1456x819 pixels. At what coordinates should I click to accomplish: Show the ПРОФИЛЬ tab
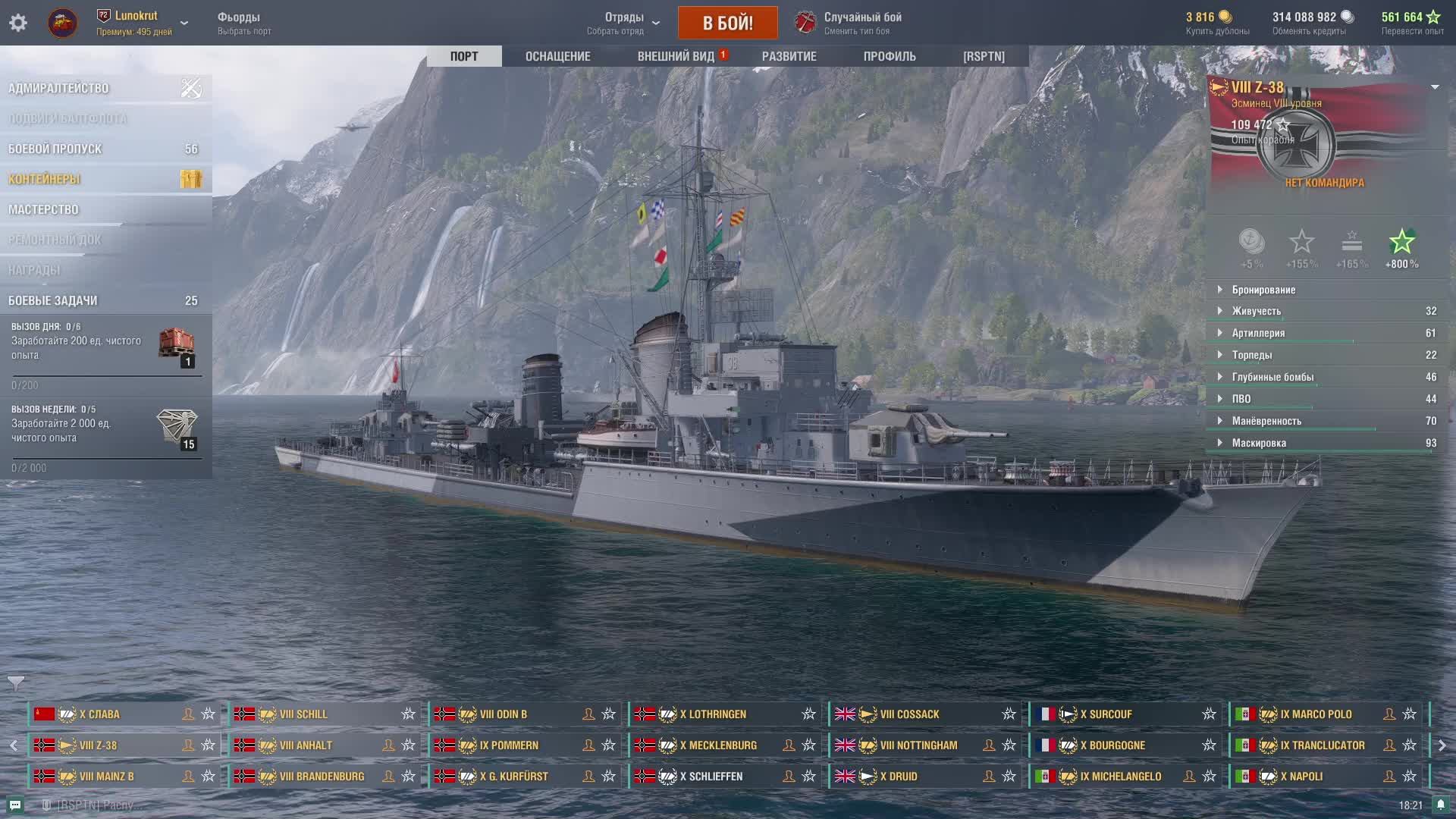[889, 56]
